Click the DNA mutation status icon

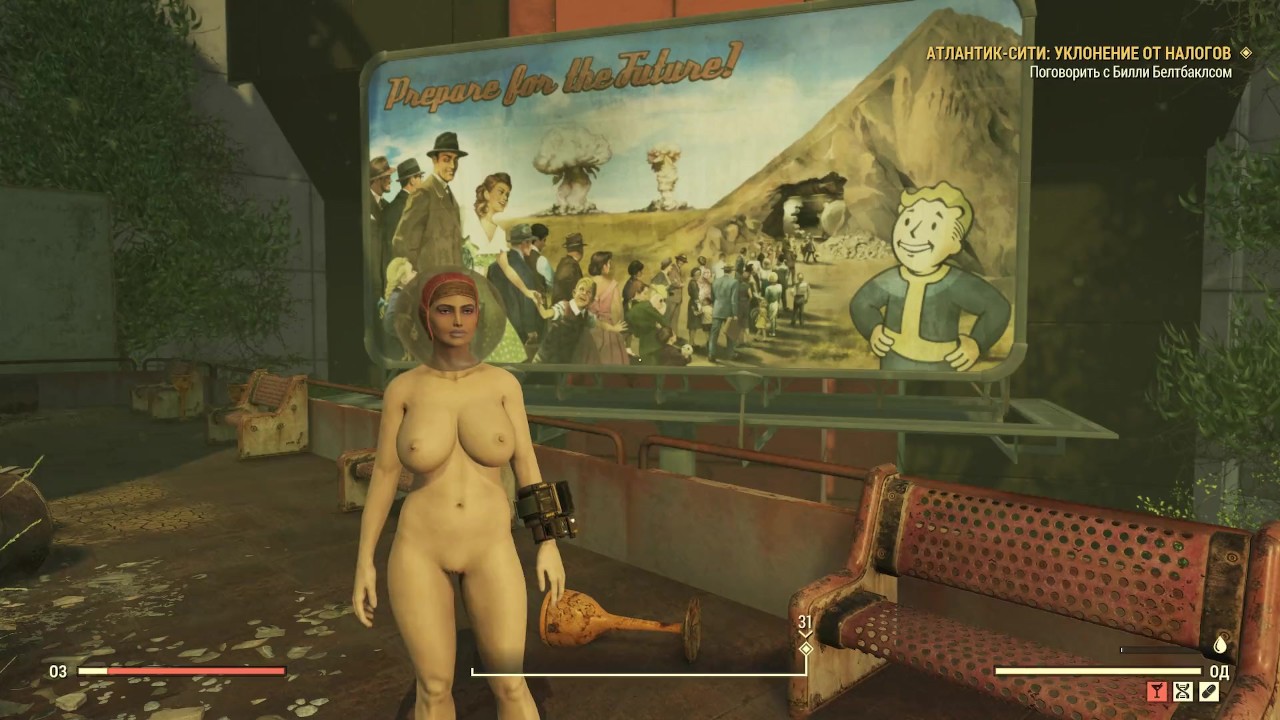click(x=1183, y=691)
